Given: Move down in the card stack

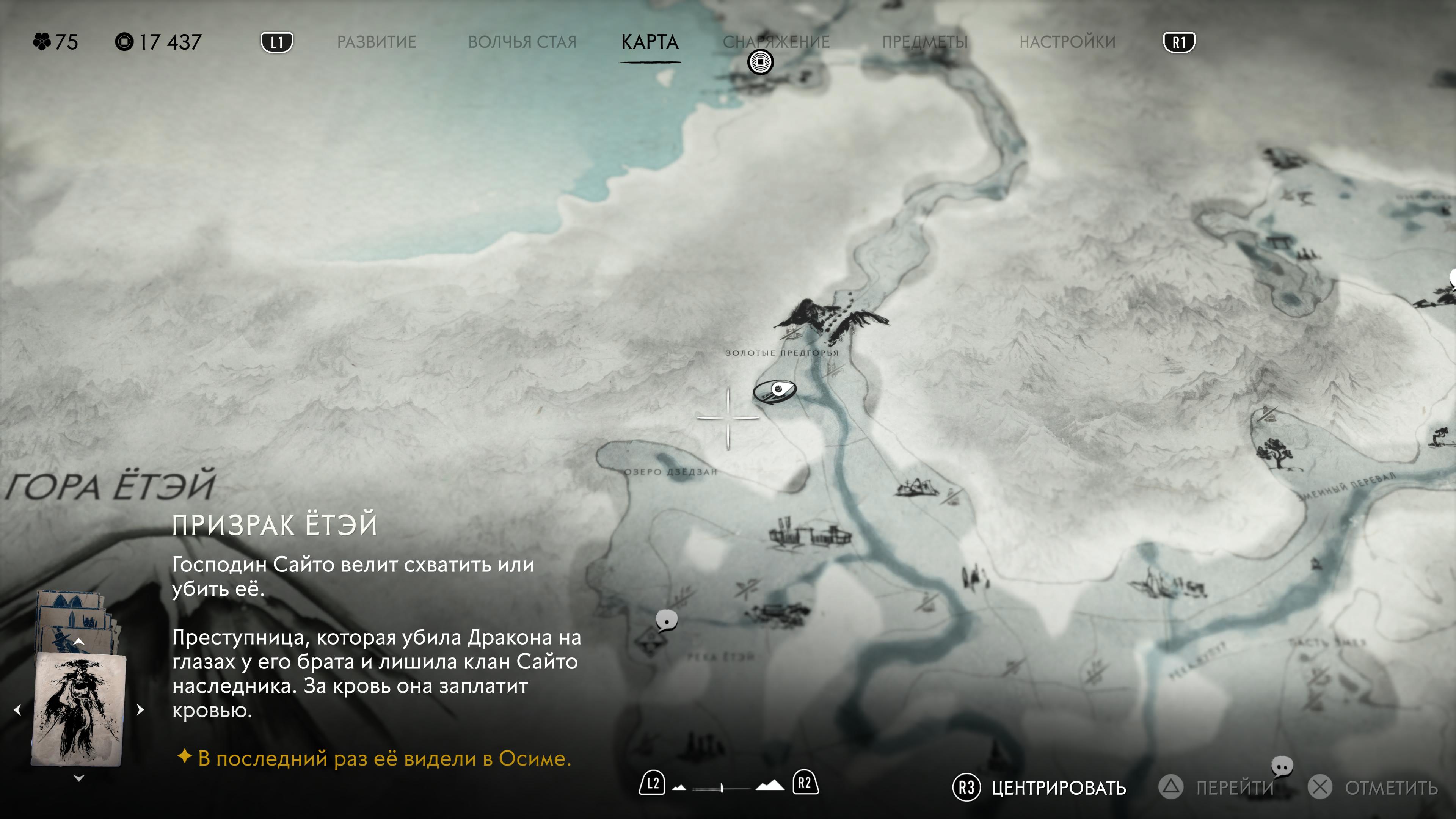Looking at the screenshot, I should click(x=79, y=778).
